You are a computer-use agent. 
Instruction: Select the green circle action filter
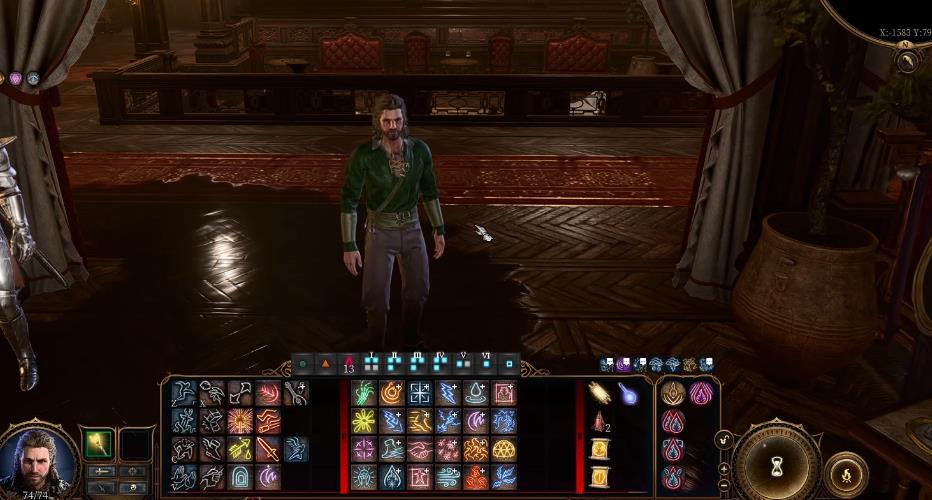click(303, 364)
